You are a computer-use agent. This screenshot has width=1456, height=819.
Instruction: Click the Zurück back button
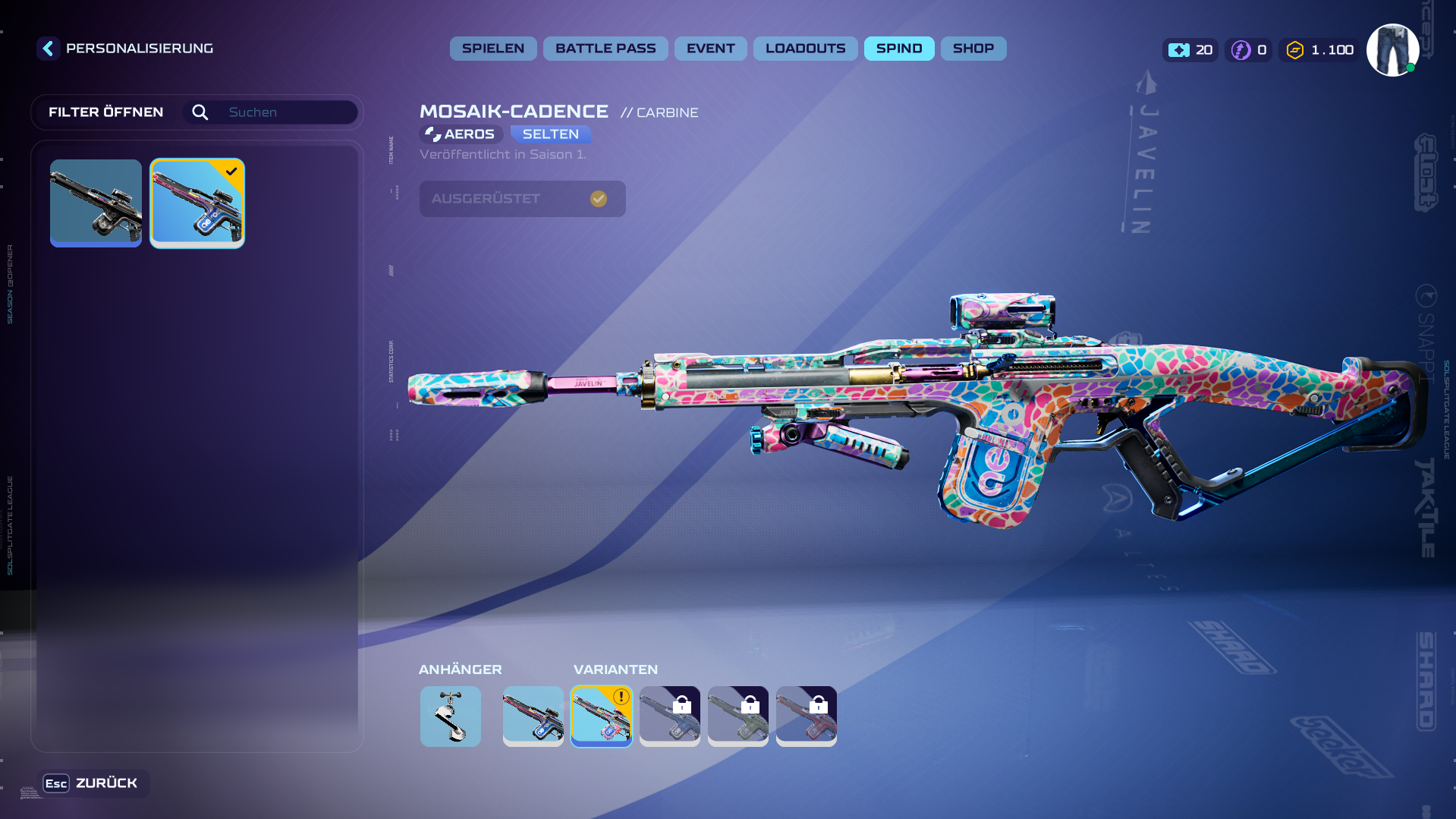(x=93, y=783)
